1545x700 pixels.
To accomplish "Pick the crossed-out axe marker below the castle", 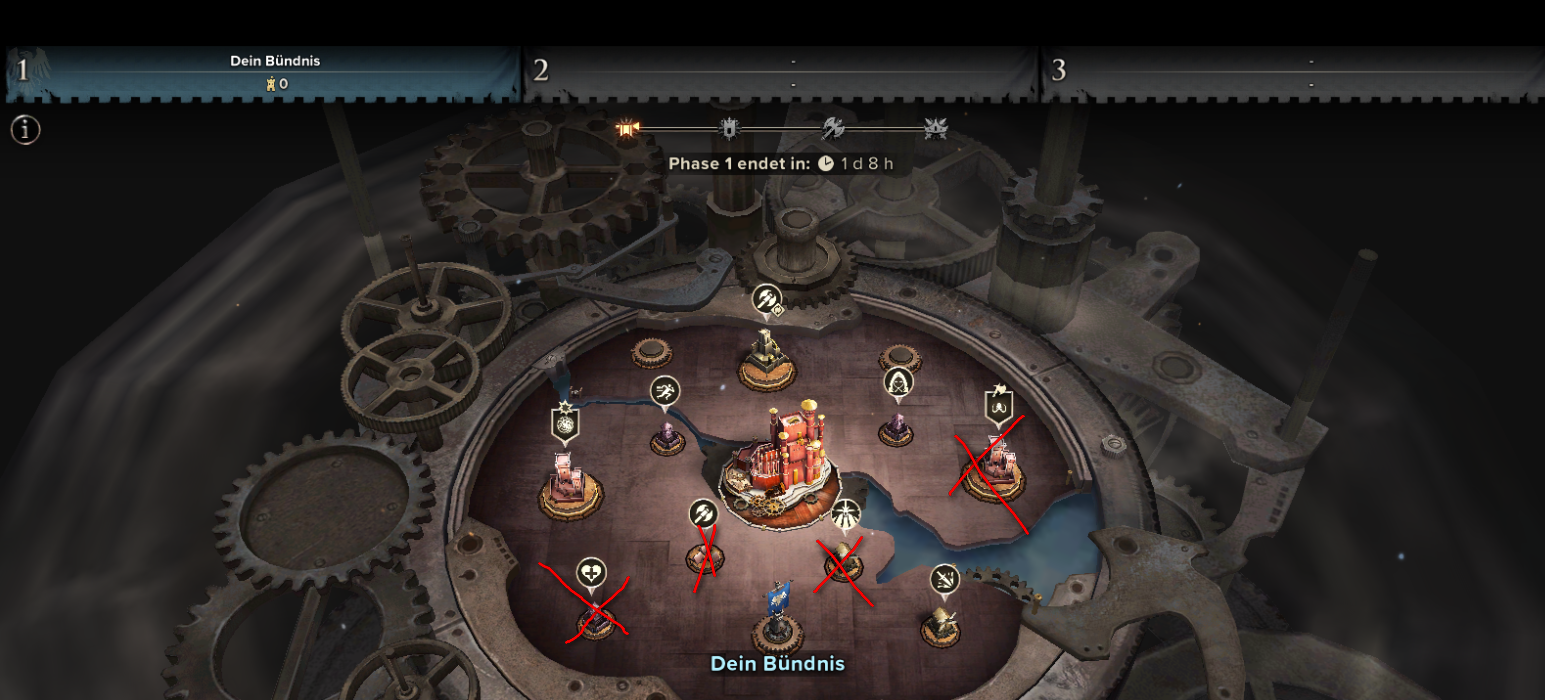I will pos(704,514).
